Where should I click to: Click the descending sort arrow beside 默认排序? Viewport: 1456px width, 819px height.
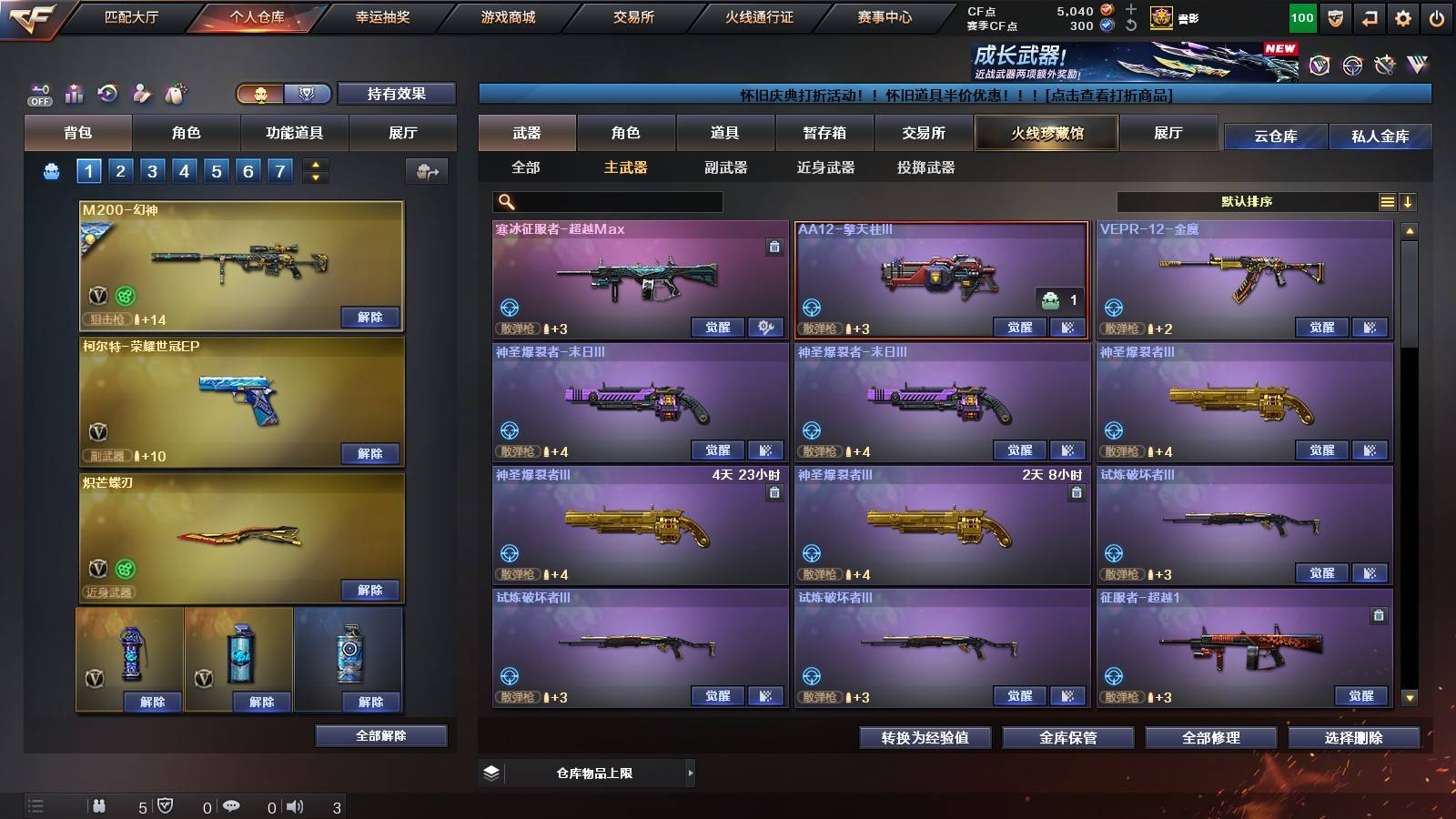1410,202
